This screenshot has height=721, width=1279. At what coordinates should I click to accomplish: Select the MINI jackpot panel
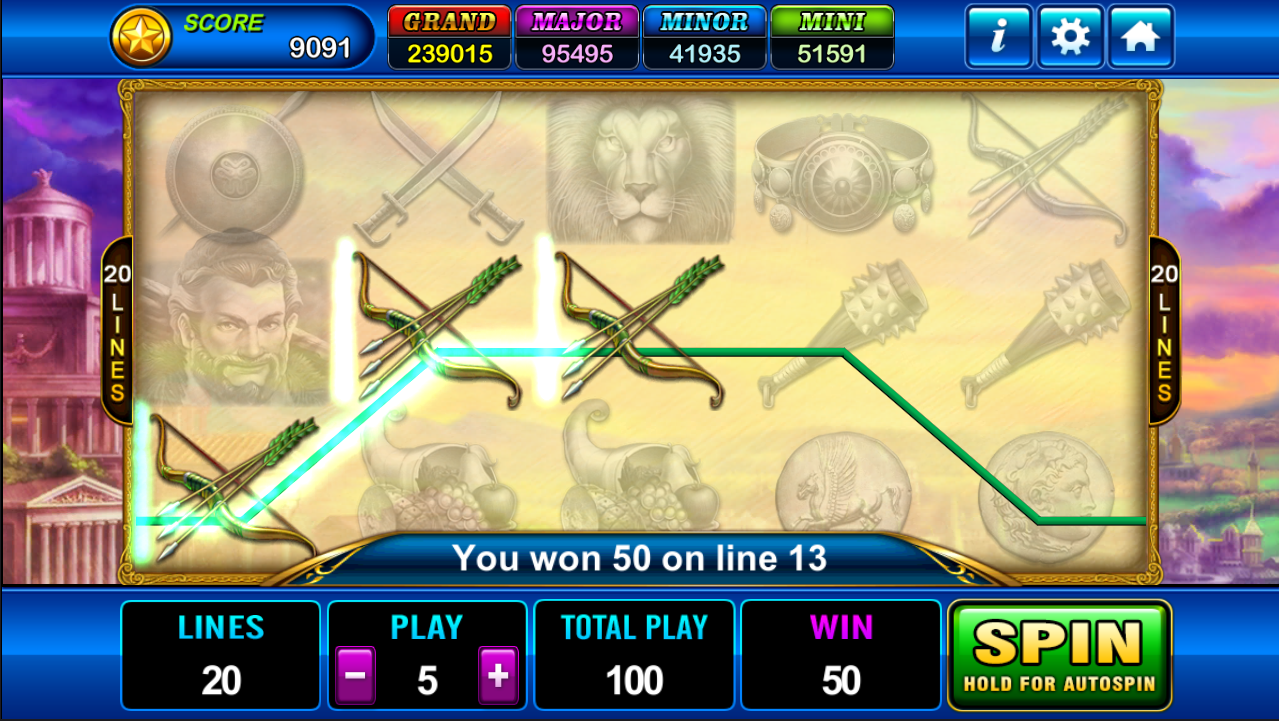pos(832,38)
